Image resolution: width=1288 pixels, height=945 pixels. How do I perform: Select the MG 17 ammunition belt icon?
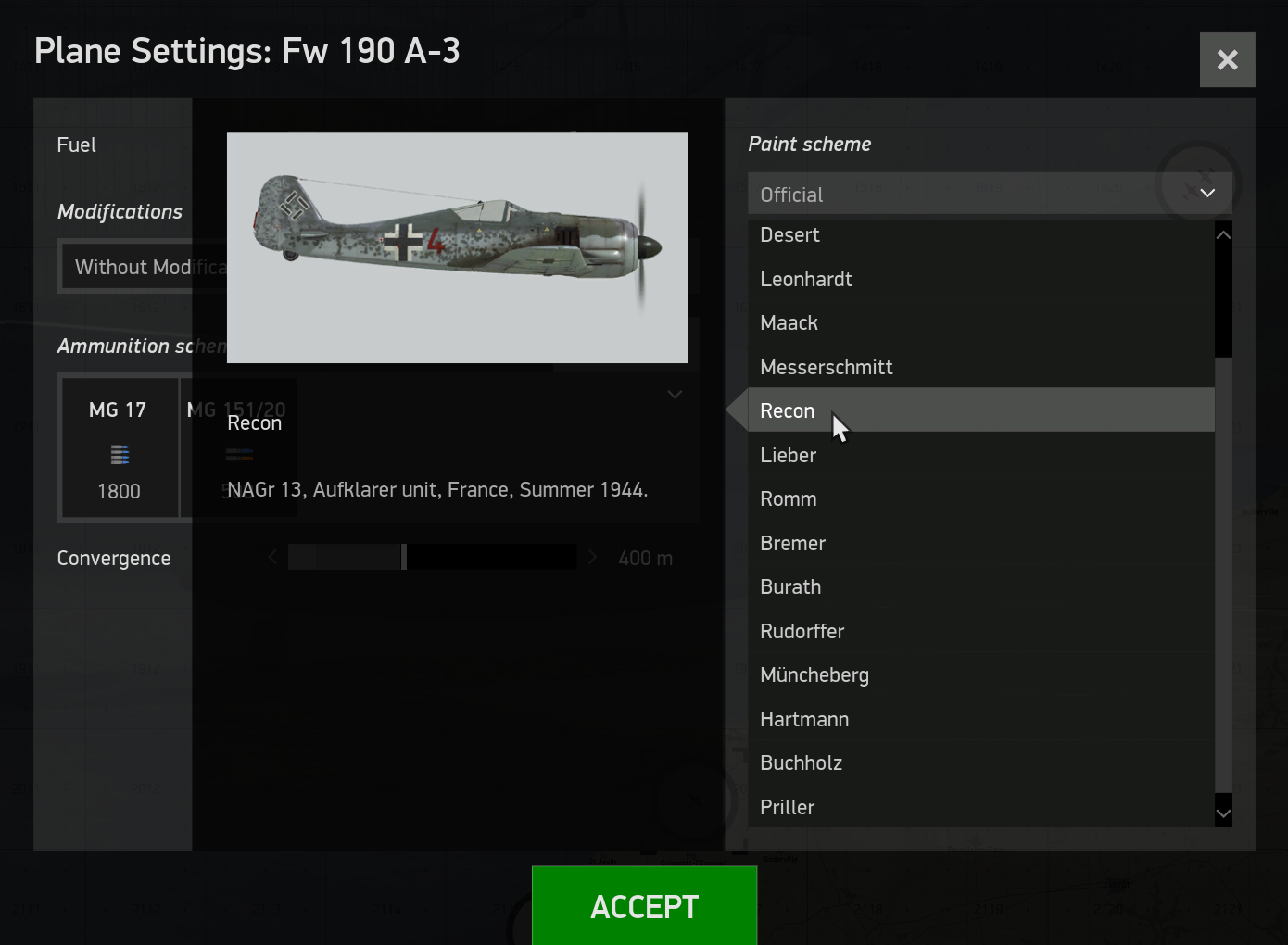pos(119,454)
